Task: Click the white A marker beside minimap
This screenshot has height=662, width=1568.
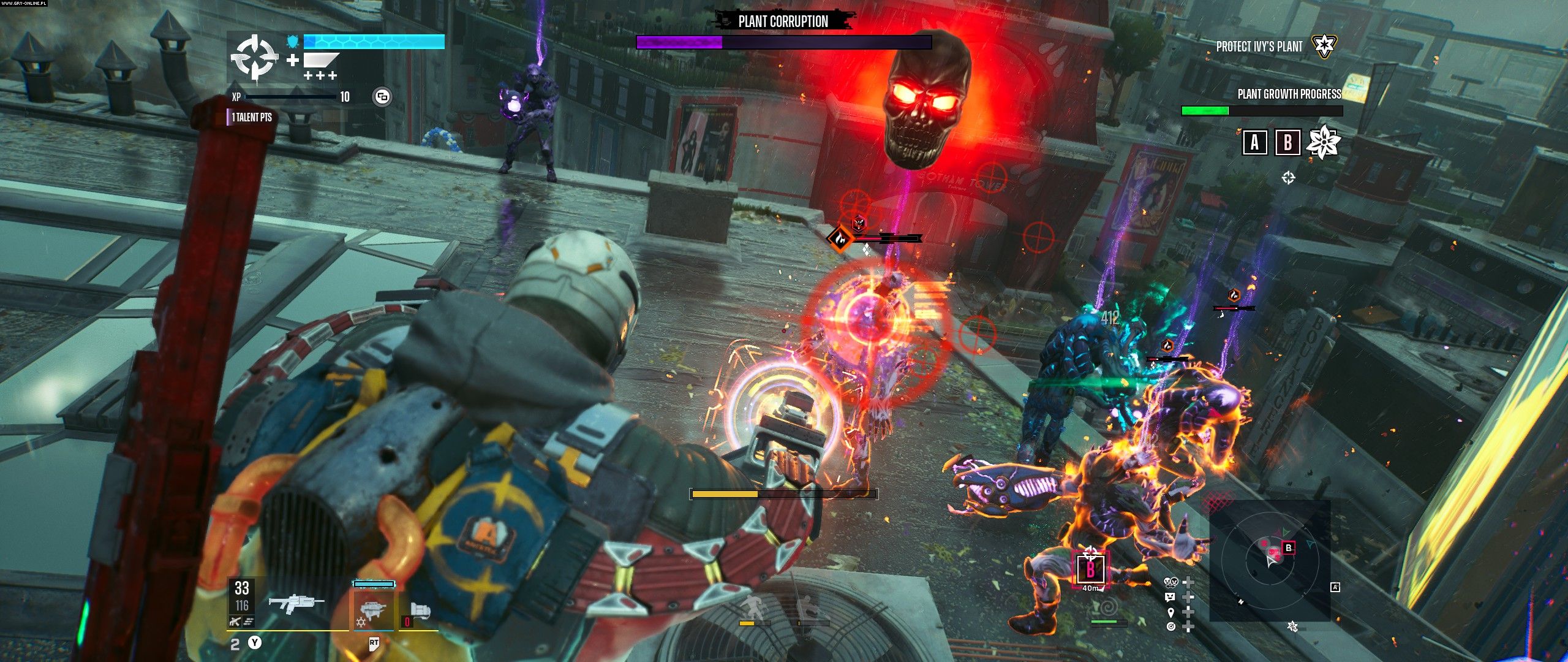Action: tap(1335, 588)
